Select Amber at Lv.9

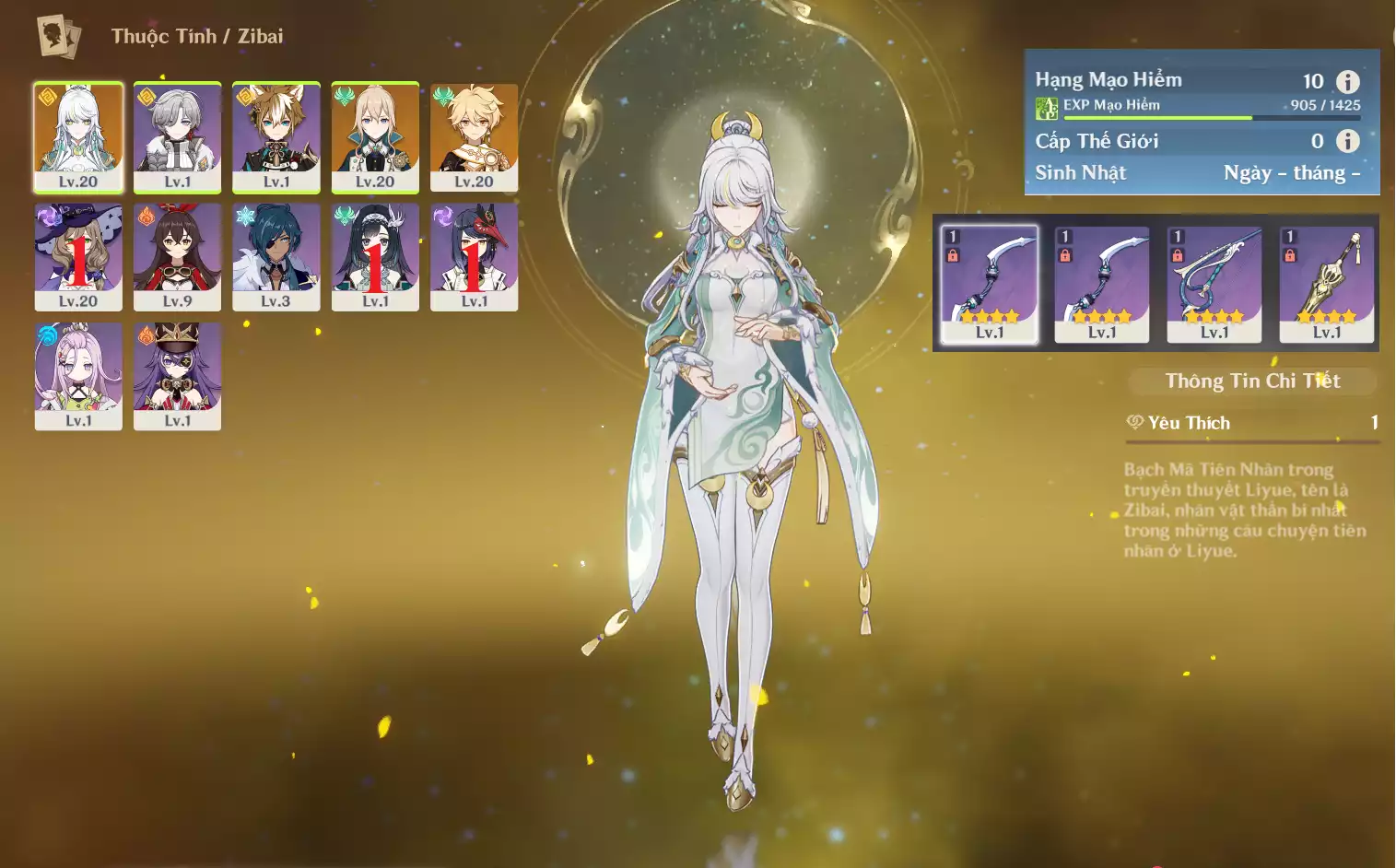177,256
